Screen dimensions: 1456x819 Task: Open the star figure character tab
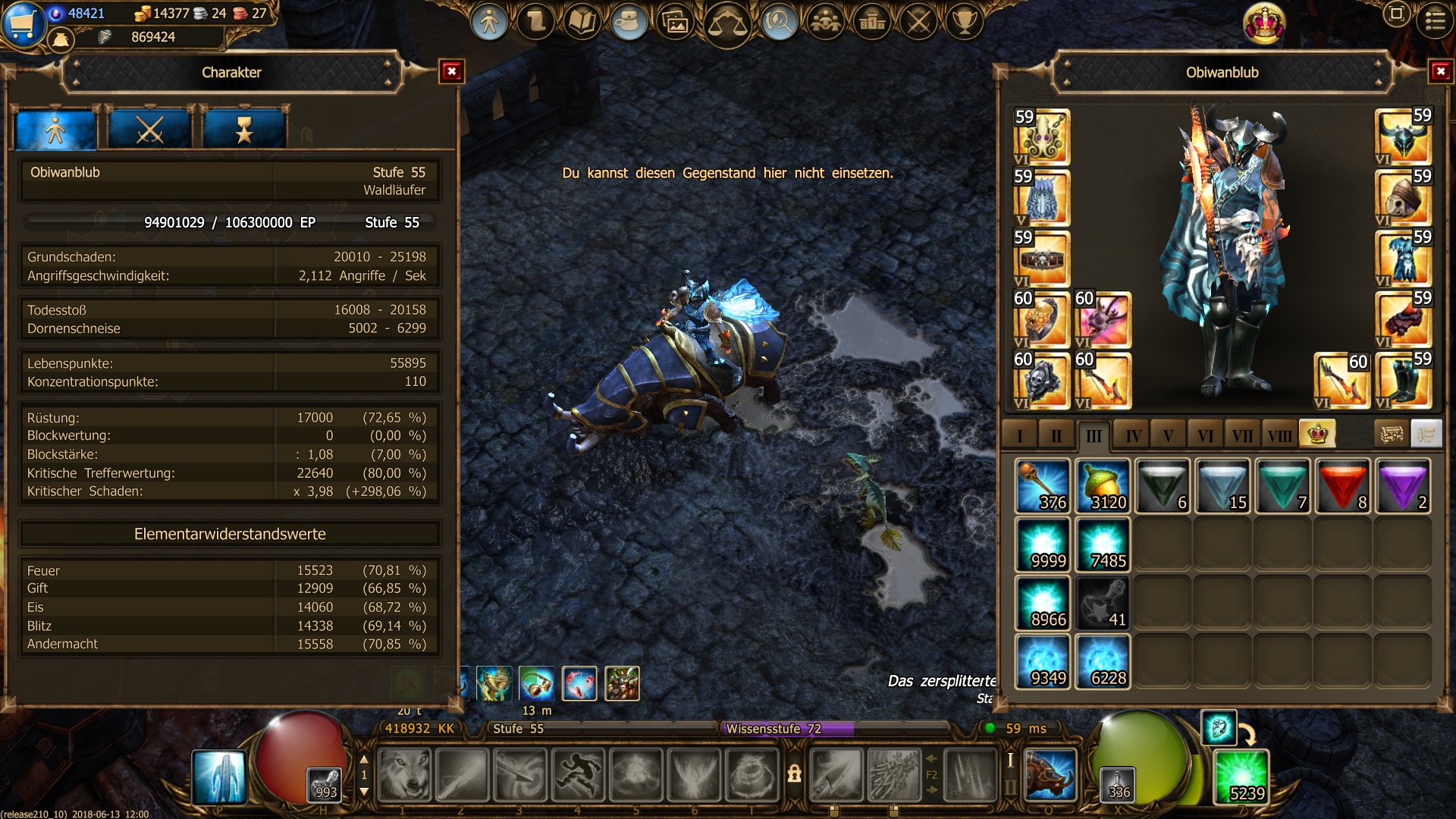click(243, 130)
